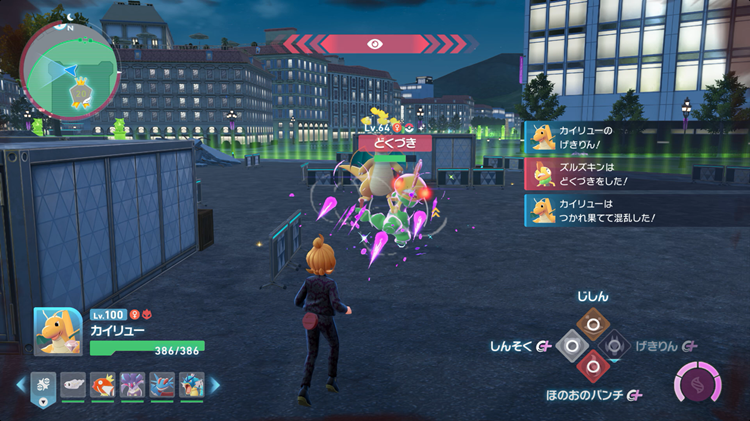750x421 pixels.
Task: Select the active カイリュー portrait
Action: click(x=57, y=331)
